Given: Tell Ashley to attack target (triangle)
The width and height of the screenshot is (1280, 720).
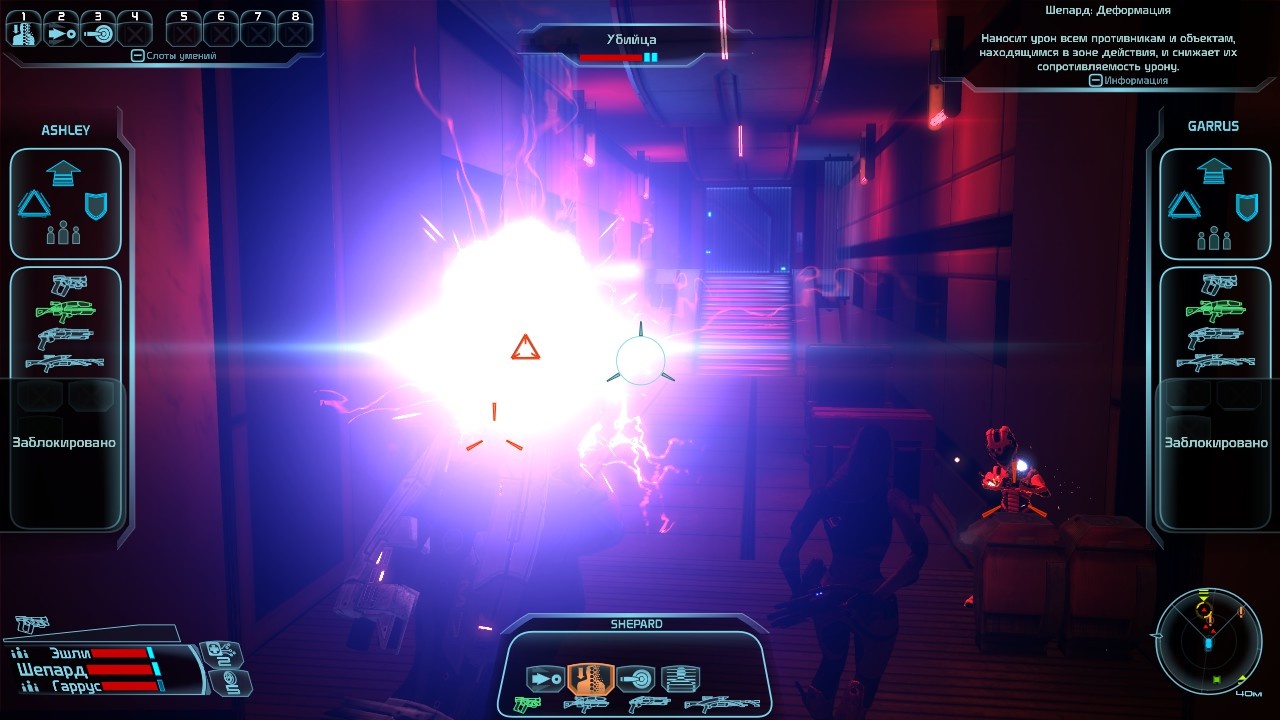Looking at the screenshot, I should [x=34, y=206].
